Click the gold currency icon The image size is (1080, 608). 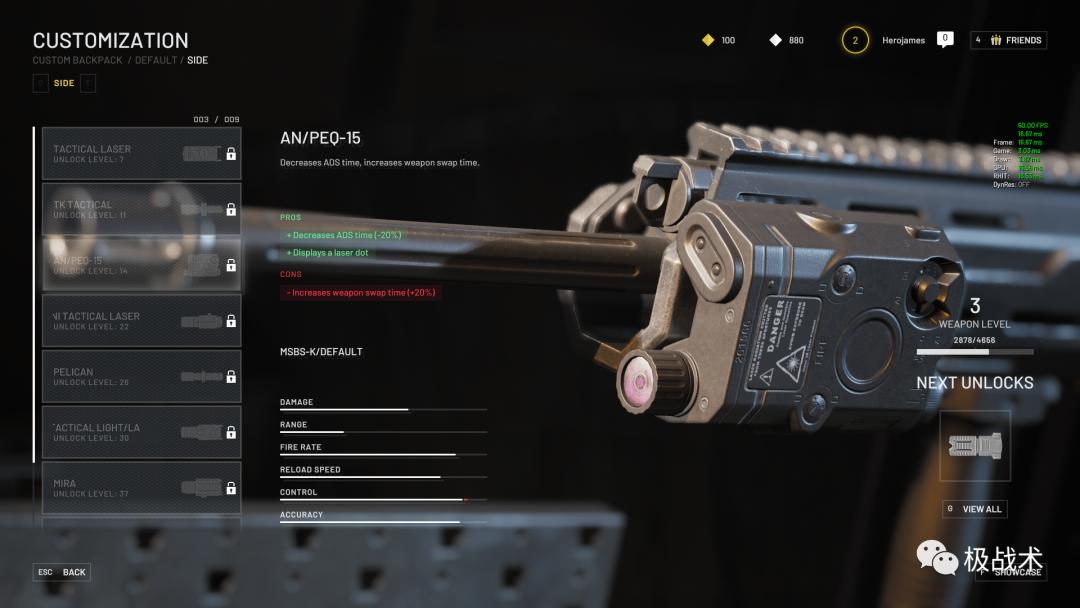click(x=708, y=40)
